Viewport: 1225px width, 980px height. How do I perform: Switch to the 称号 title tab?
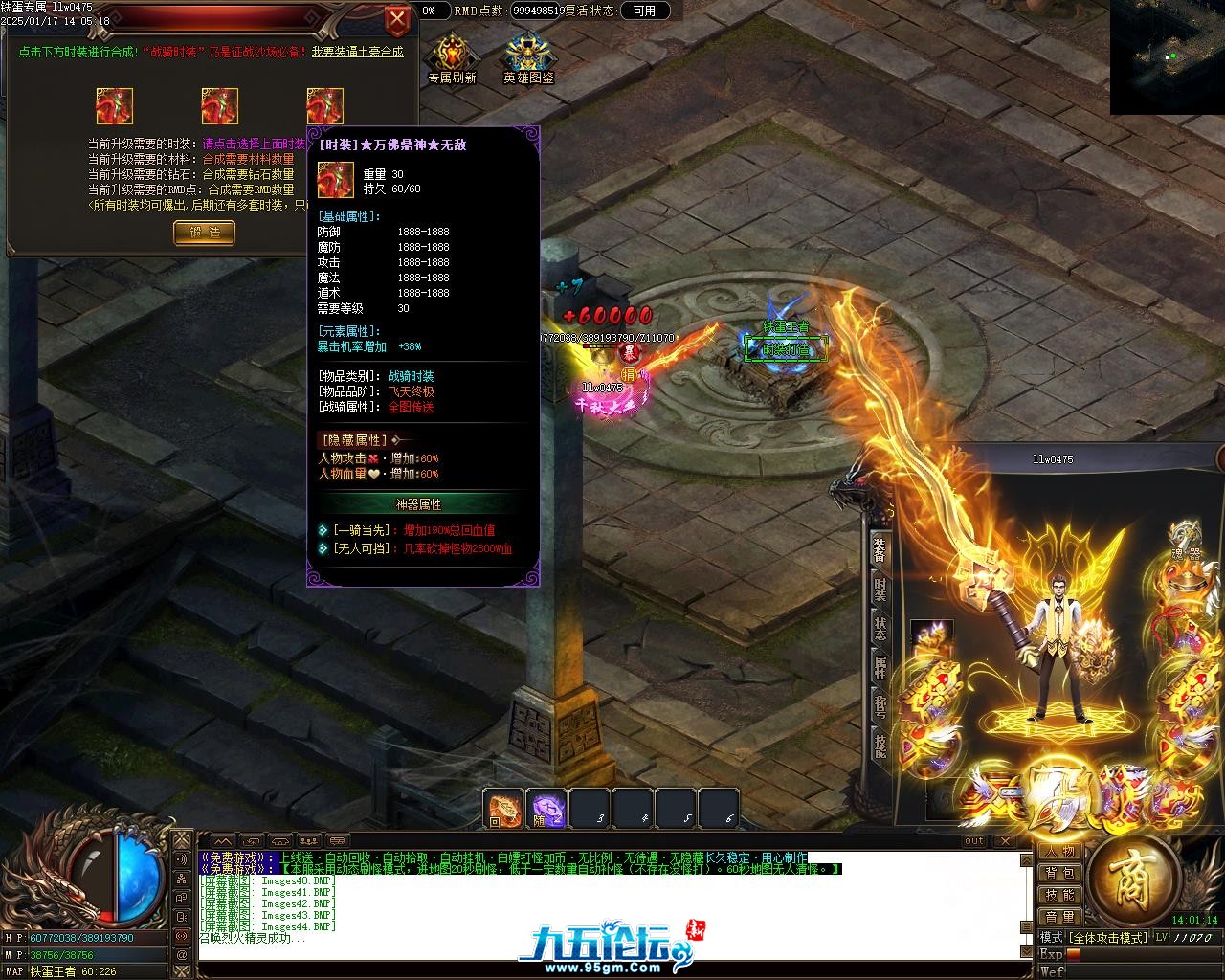[x=880, y=706]
